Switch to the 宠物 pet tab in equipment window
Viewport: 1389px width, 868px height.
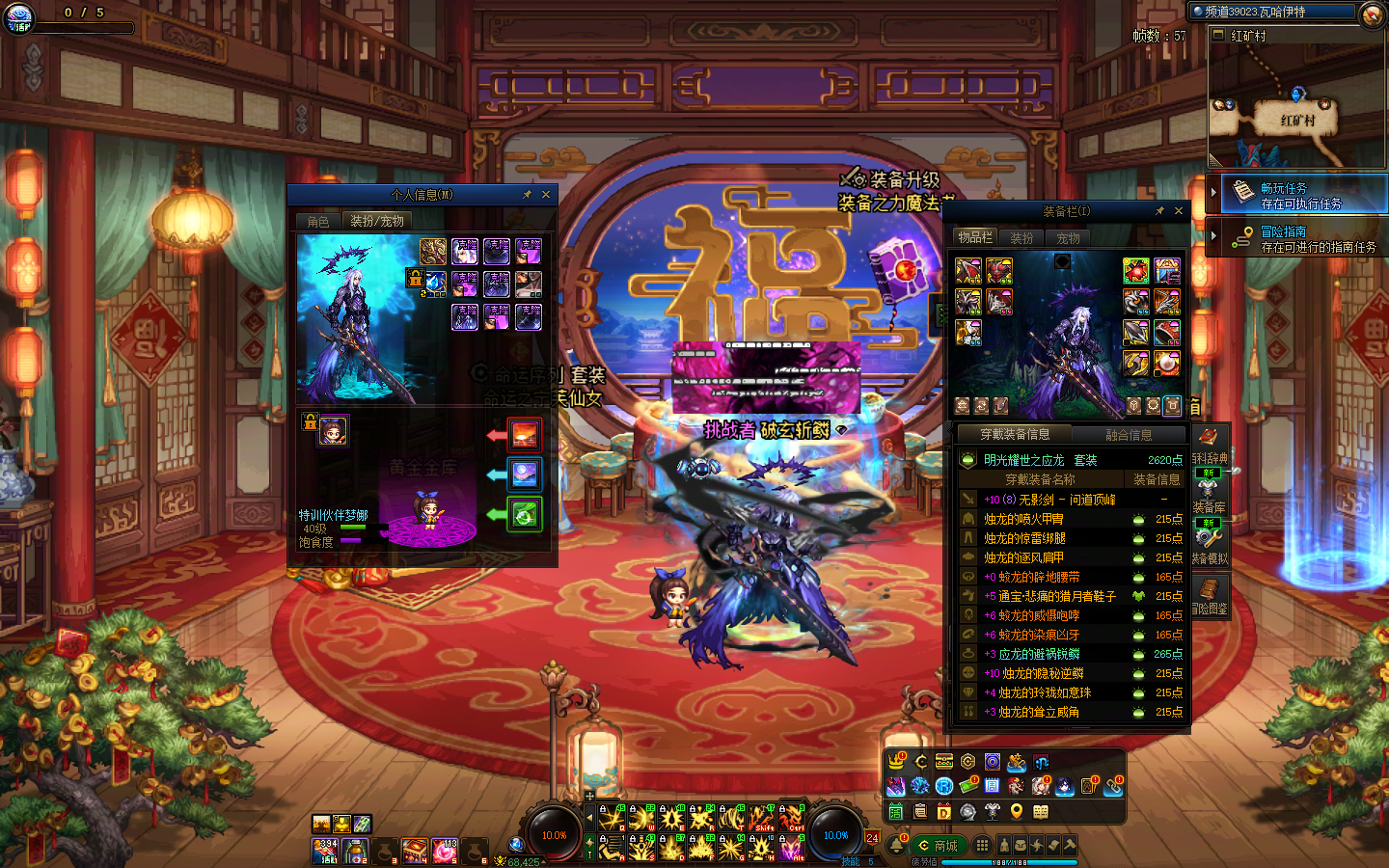click(x=1068, y=238)
